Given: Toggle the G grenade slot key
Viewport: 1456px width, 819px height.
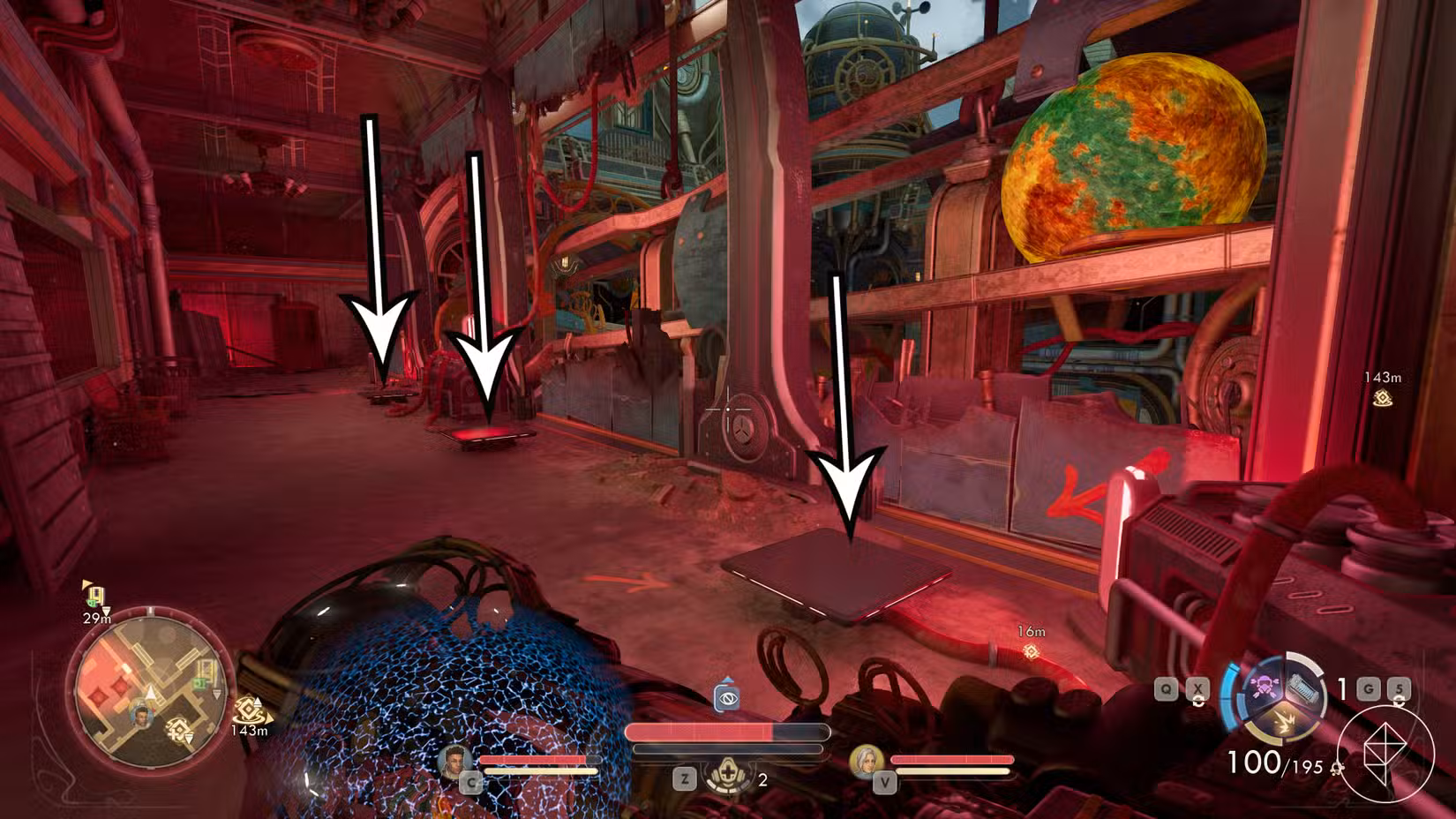Looking at the screenshot, I should click(1368, 688).
